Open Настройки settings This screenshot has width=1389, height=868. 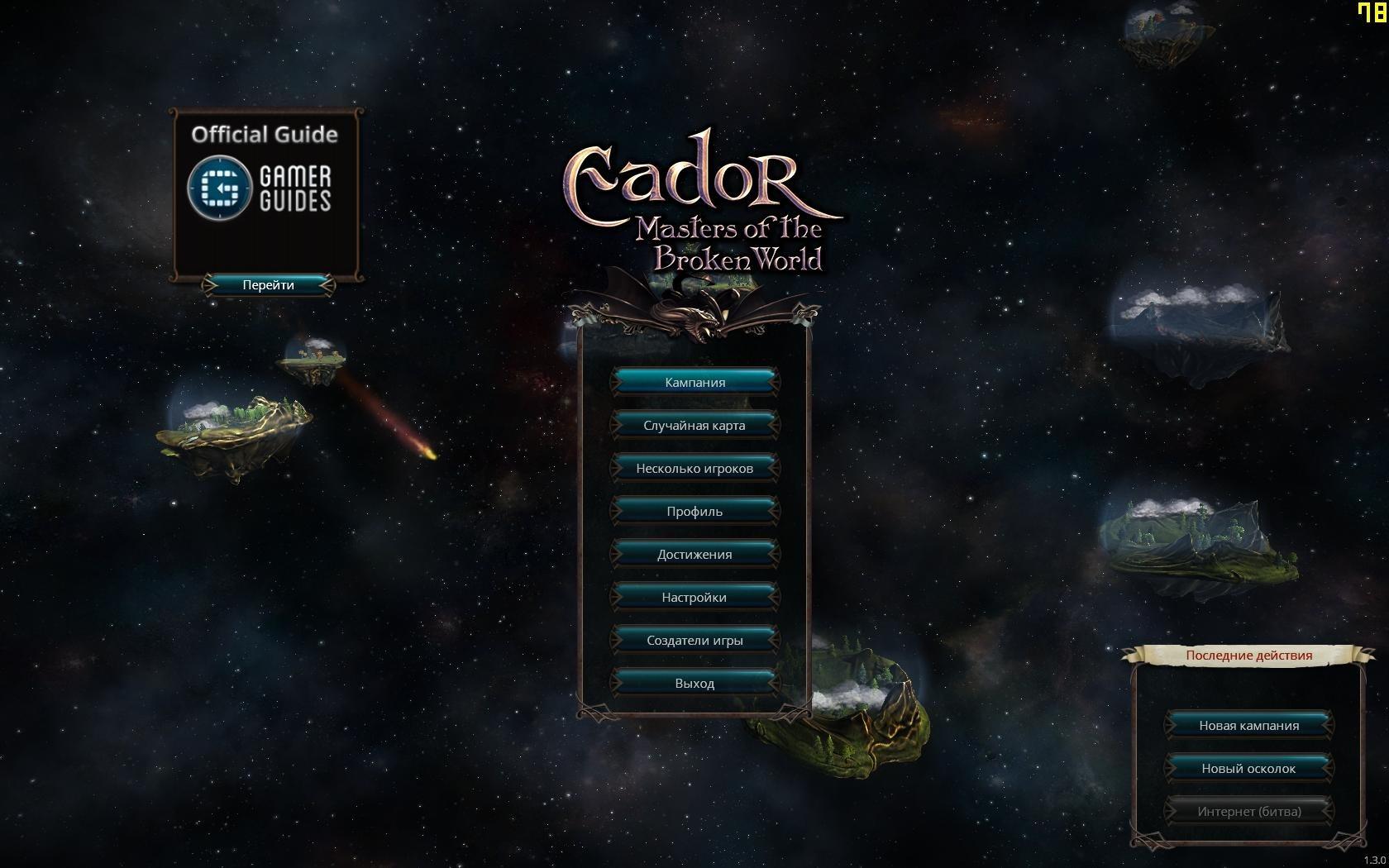(694, 597)
